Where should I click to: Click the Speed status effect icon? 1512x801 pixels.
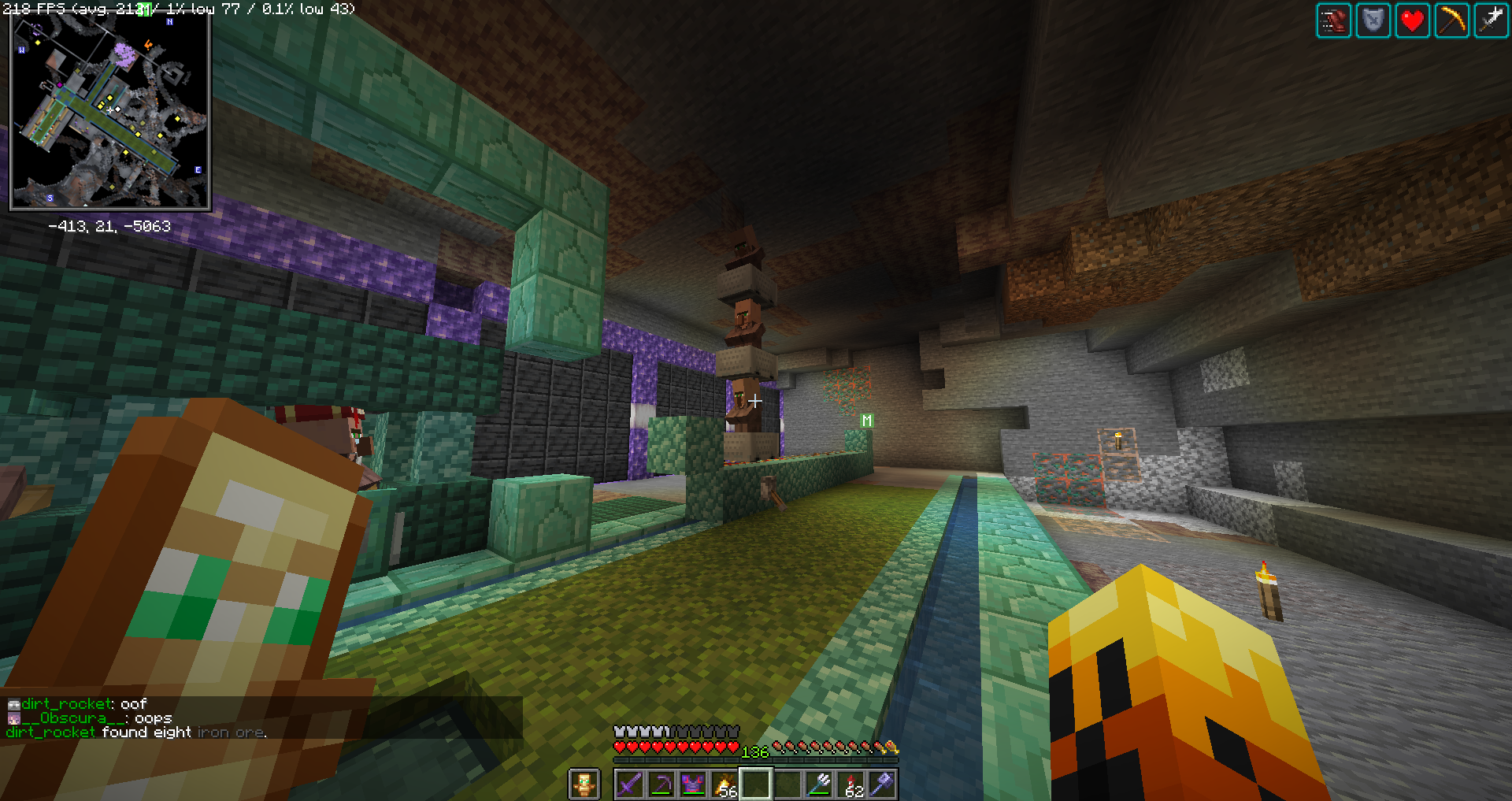1334,21
